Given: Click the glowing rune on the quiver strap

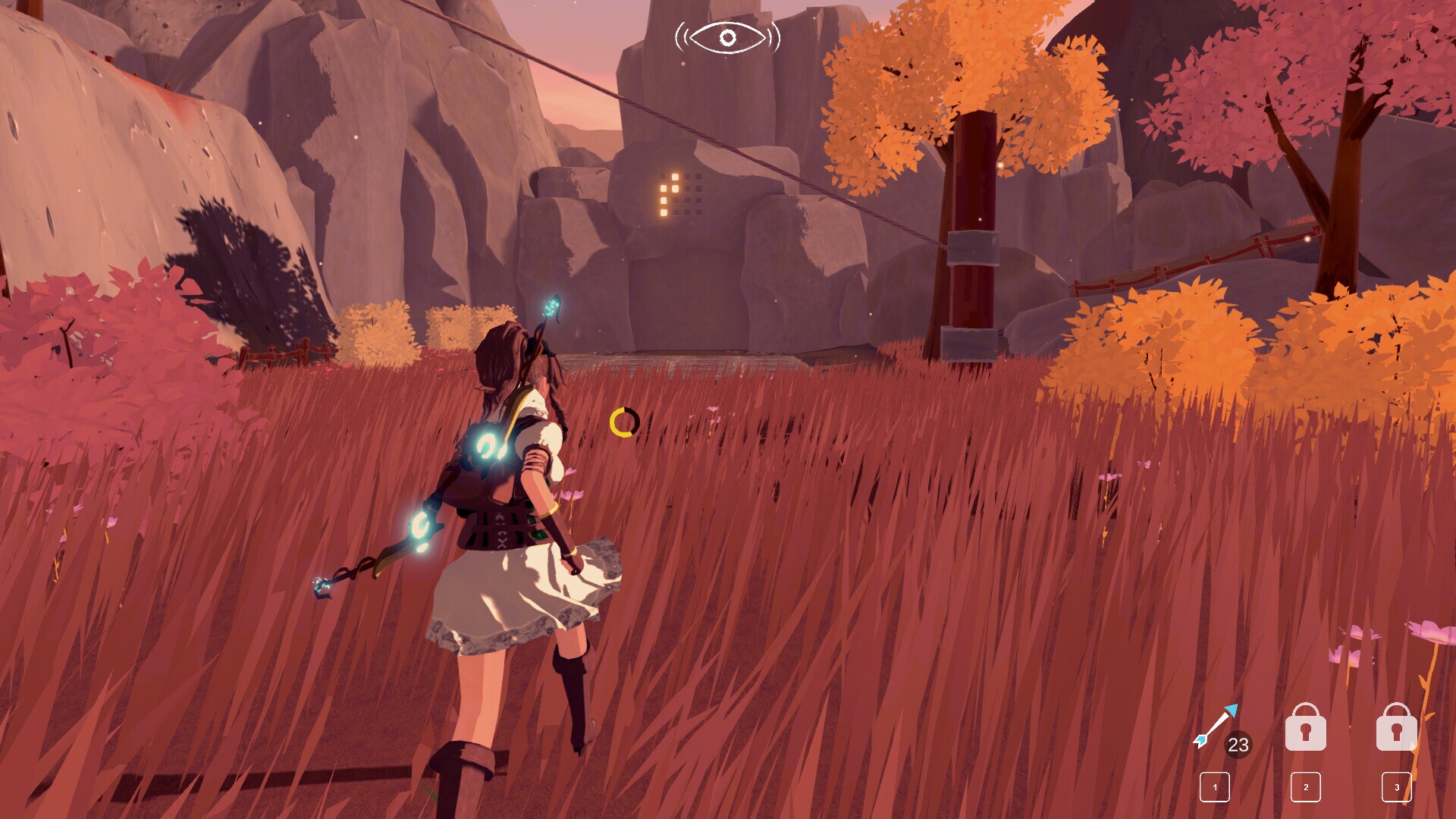Looking at the screenshot, I should pyautogui.click(x=488, y=443).
